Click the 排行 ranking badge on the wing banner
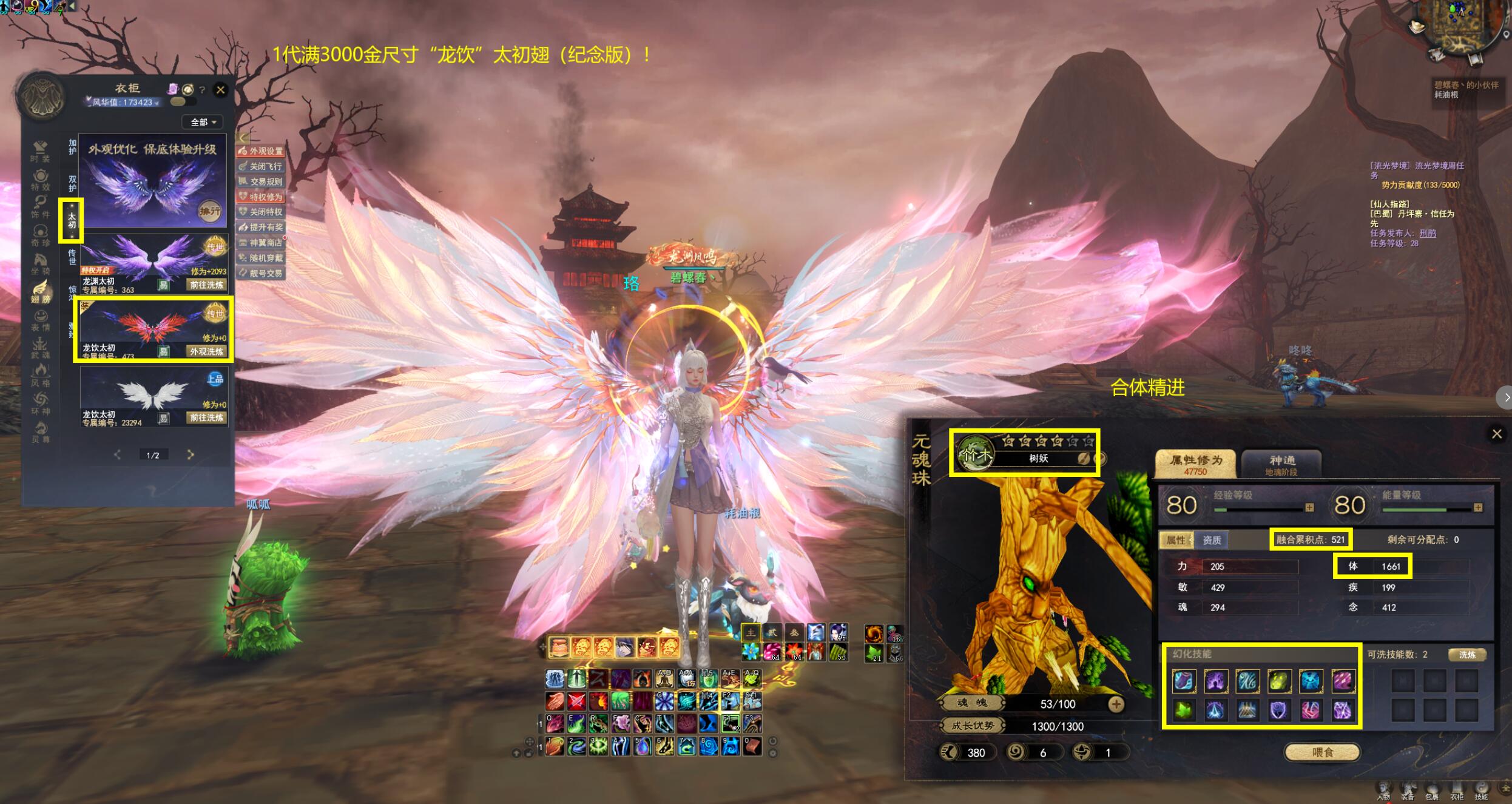 210,211
